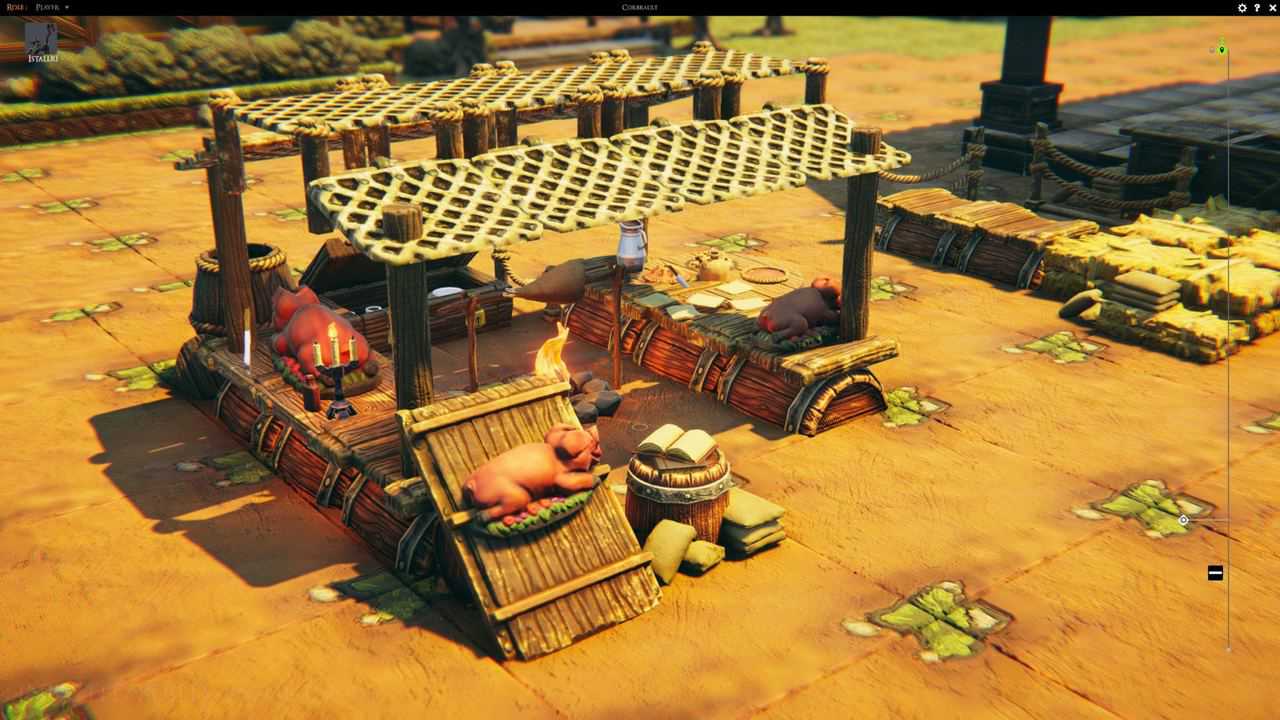The height and width of the screenshot is (720, 1280).
Task: Click the milk jug on the market stall
Action: [x=630, y=245]
